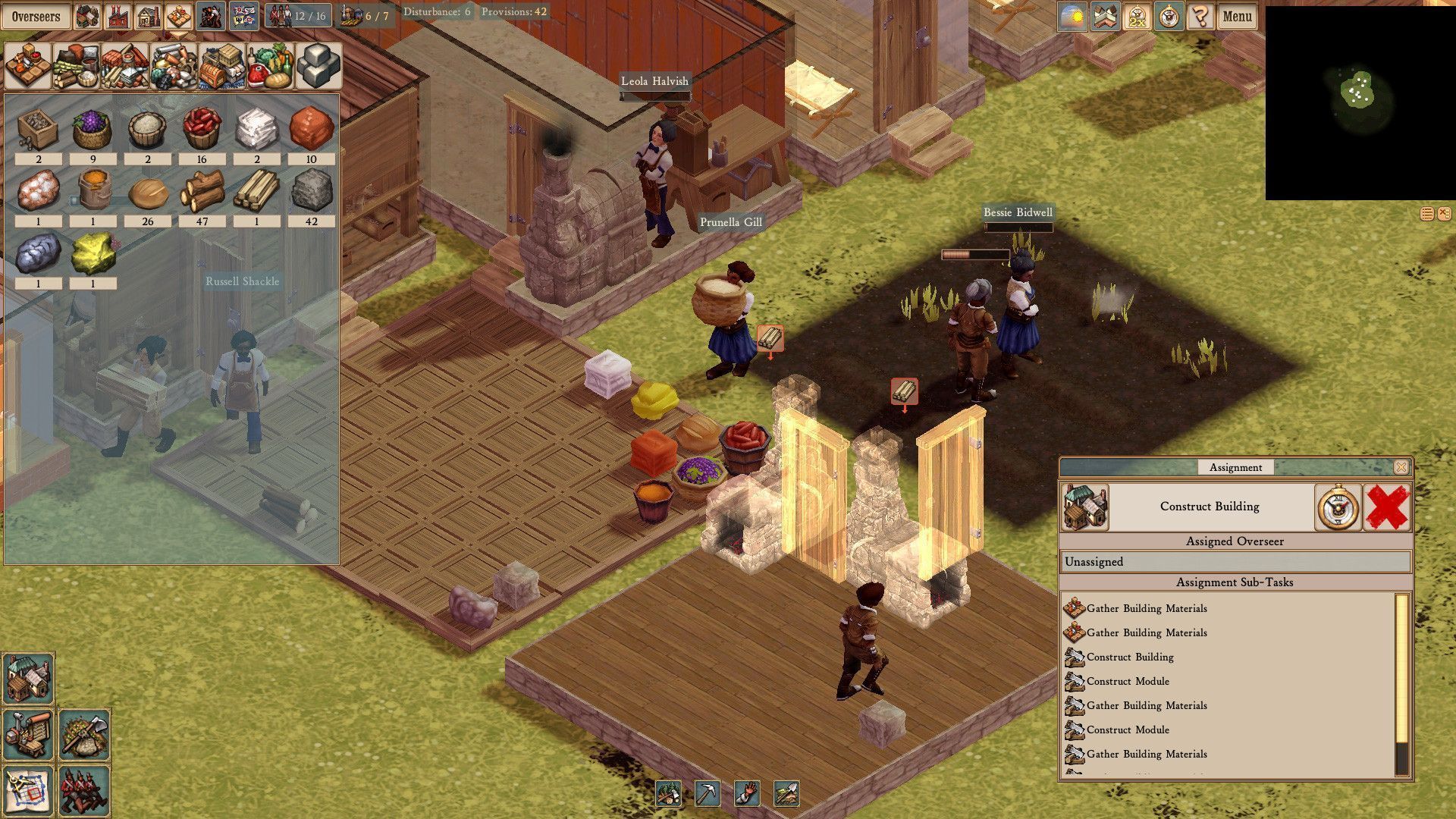Select the Construct Building sub-task row
The image size is (1456, 819).
pyautogui.click(x=1130, y=657)
